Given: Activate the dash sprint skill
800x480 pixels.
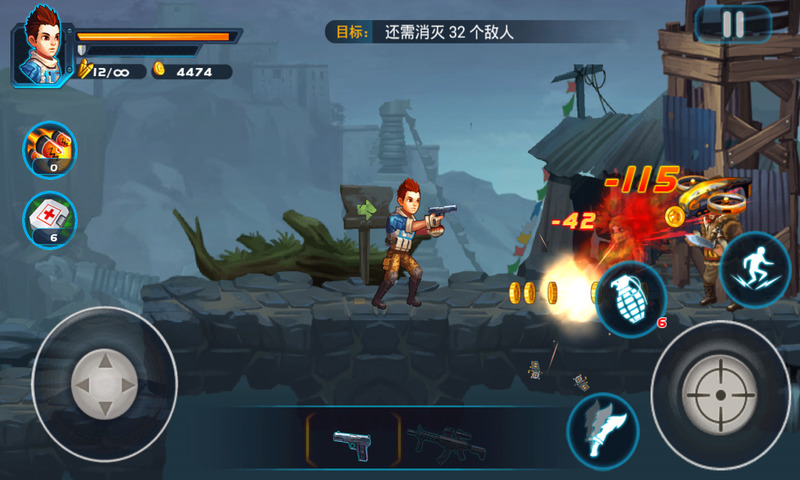Looking at the screenshot, I should tap(757, 268).
